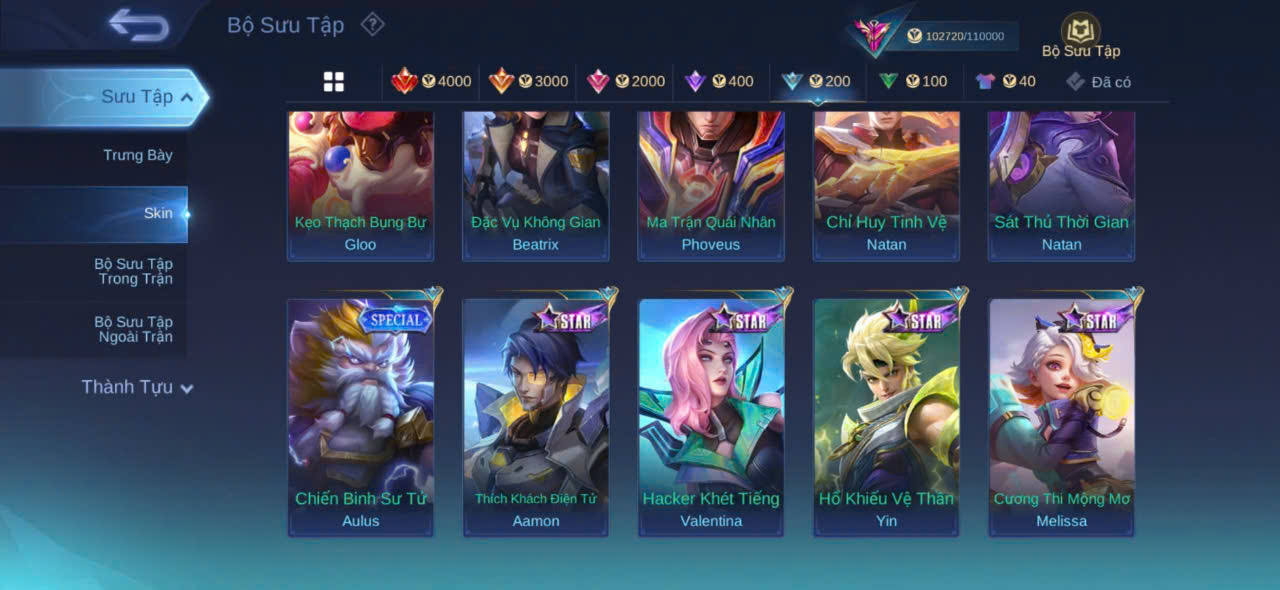Screen dimensions: 1280x590
Task: Expand the Thành Tựu section
Action: pyautogui.click(x=137, y=387)
